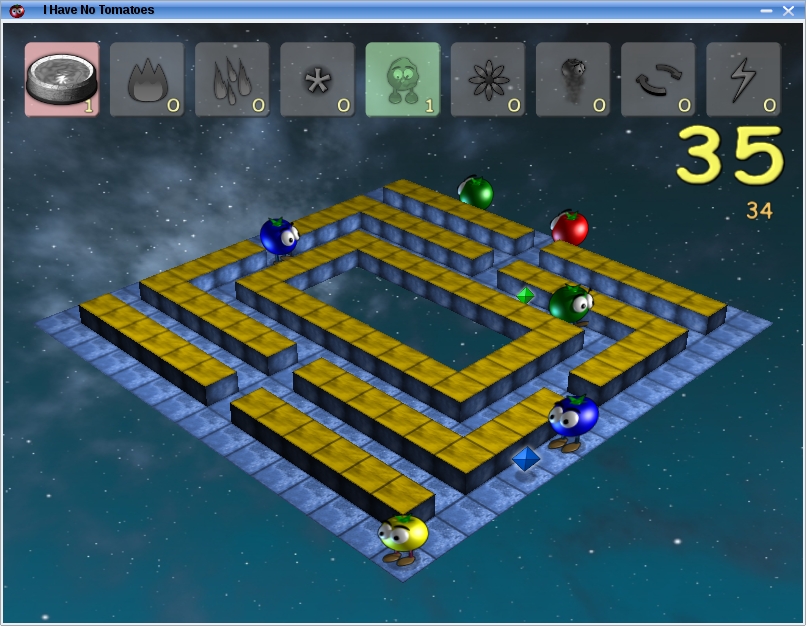This screenshot has width=806, height=626.
Task: Select the green tomato character power-up
Action: click(402, 79)
